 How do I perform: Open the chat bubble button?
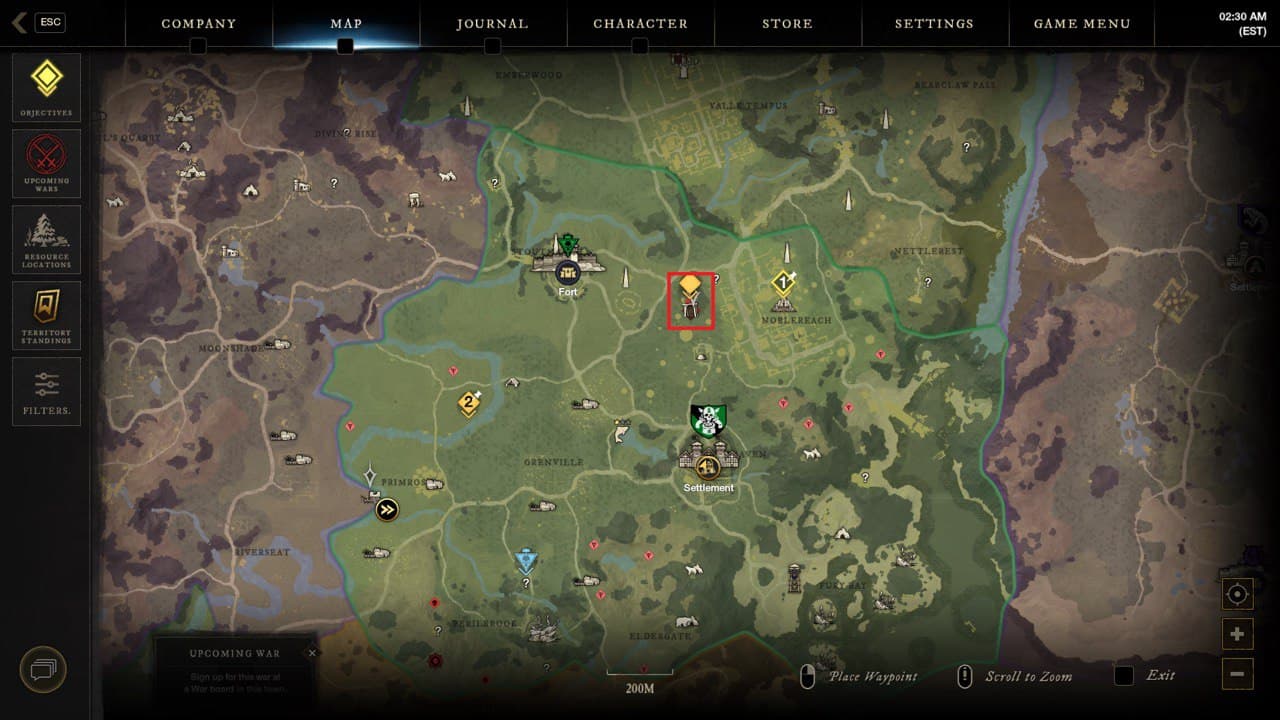click(x=43, y=669)
